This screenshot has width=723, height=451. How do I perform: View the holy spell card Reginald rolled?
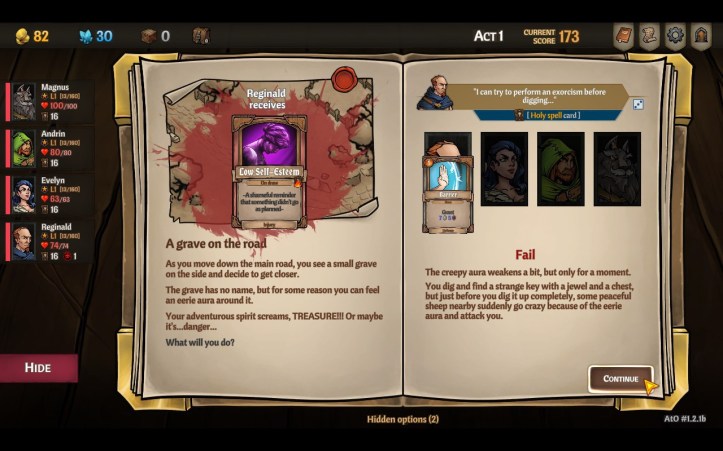coord(447,181)
